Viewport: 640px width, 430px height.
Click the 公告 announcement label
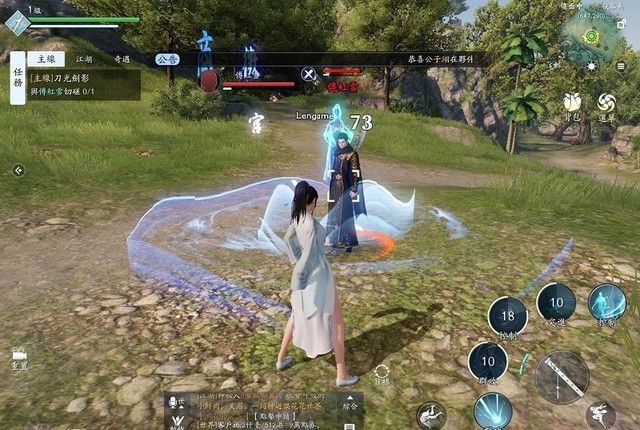[x=167, y=59]
